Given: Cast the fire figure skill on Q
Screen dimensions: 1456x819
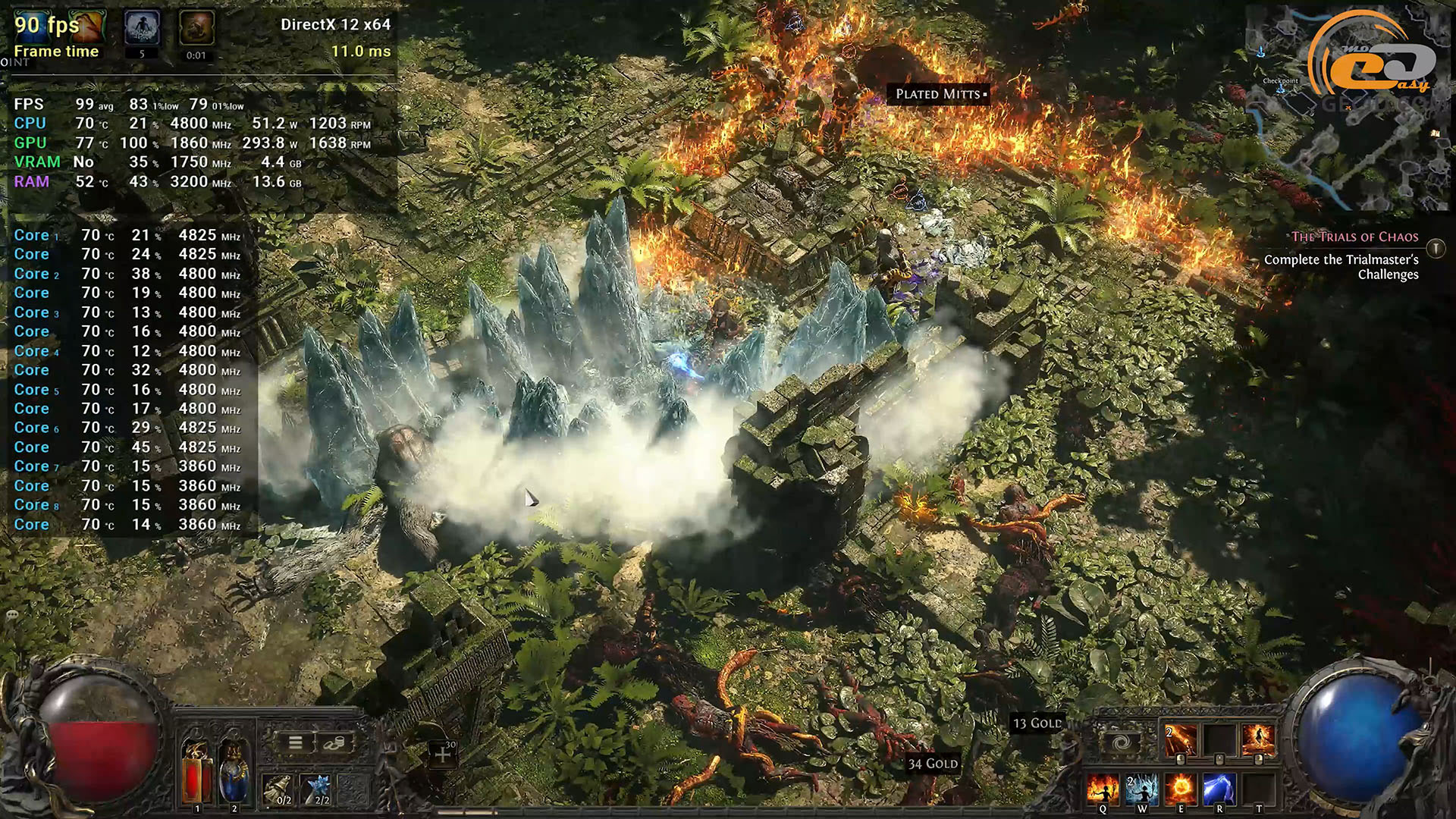Looking at the screenshot, I should tap(1102, 789).
